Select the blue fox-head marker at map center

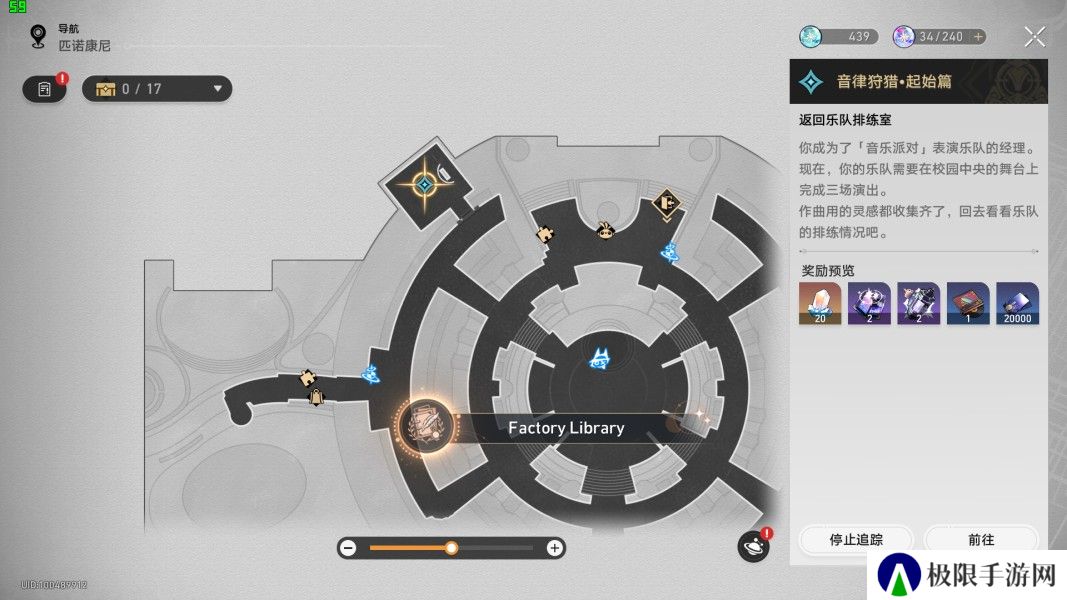[x=600, y=359]
